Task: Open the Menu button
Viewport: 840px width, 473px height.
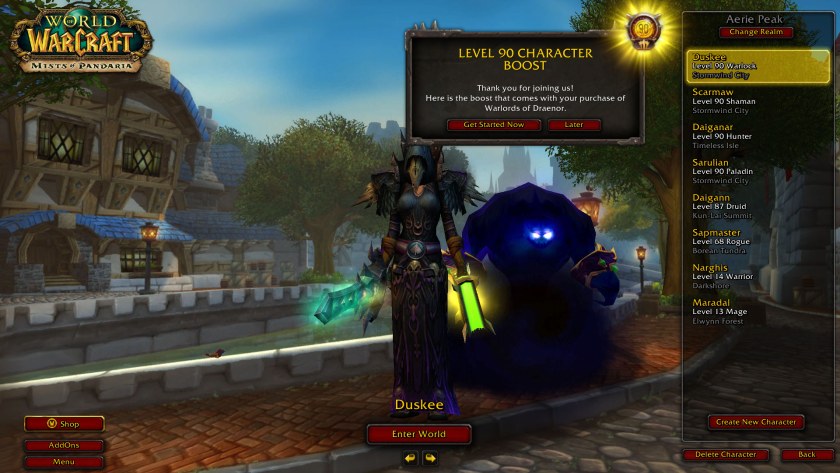Action: [x=64, y=462]
